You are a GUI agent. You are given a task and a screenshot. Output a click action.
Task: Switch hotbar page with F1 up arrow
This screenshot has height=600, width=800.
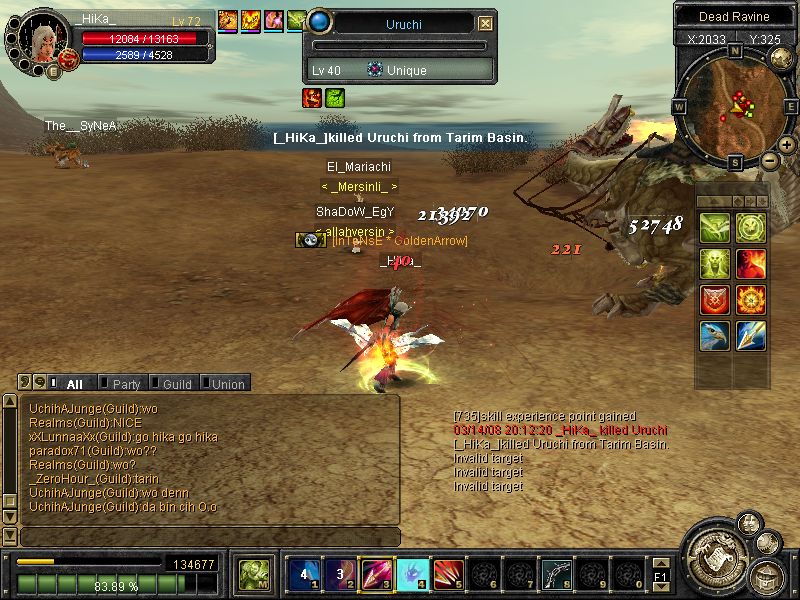[x=660, y=566]
